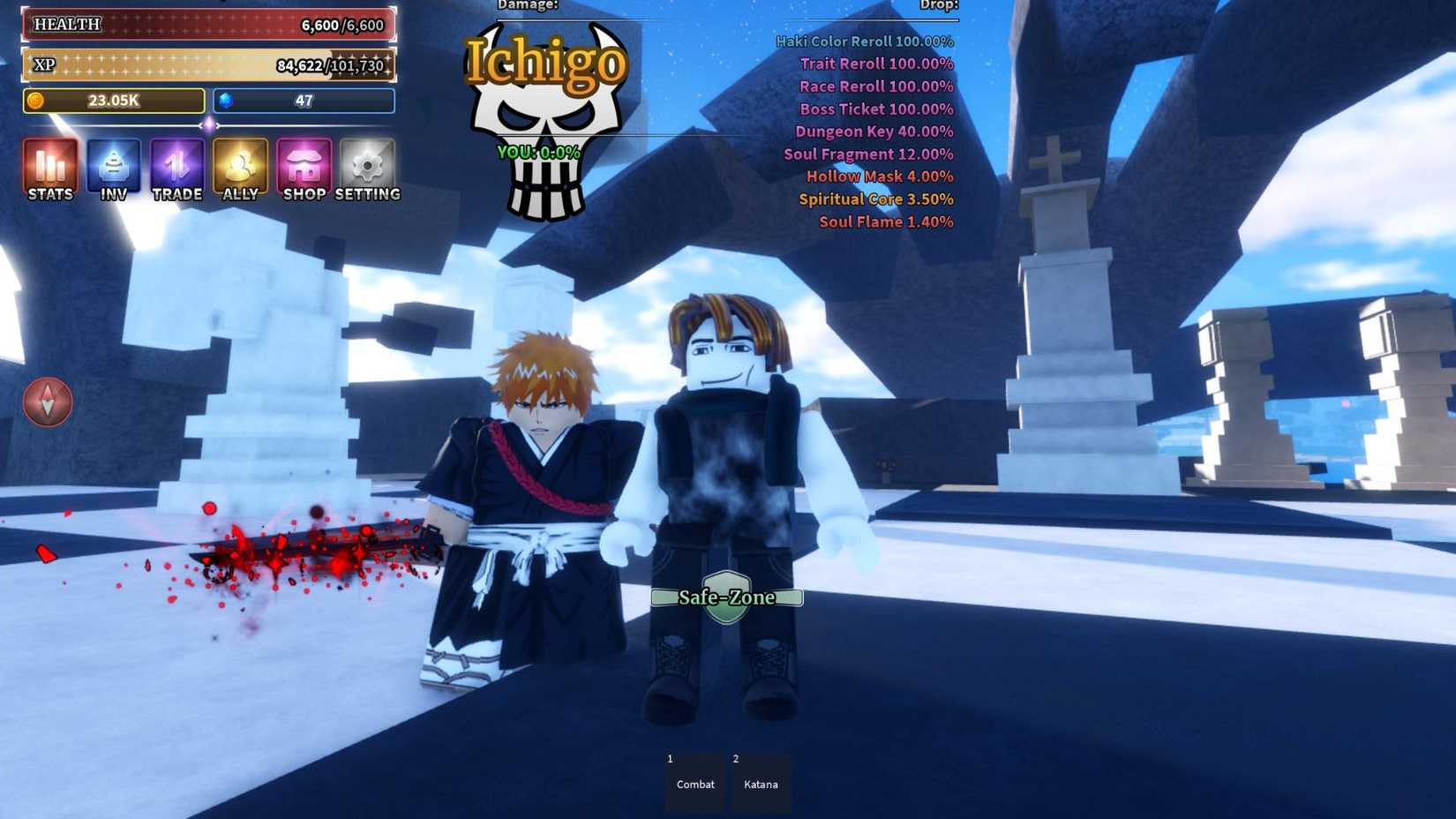Click the Safe-Zone label above the player
This screenshot has height=819, width=1456.
[725, 597]
